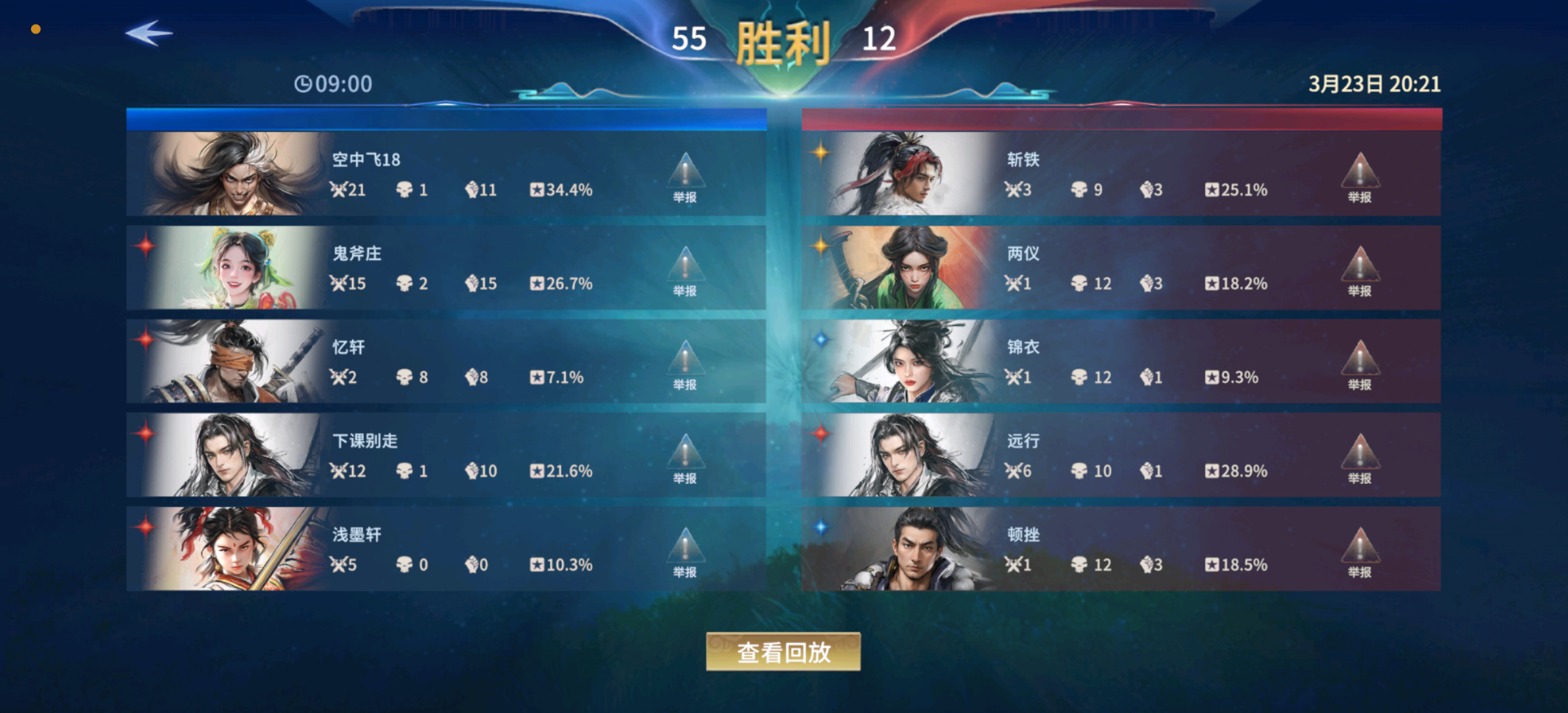
Task: Click the orange dot in the top left corner
Action: pos(36,28)
